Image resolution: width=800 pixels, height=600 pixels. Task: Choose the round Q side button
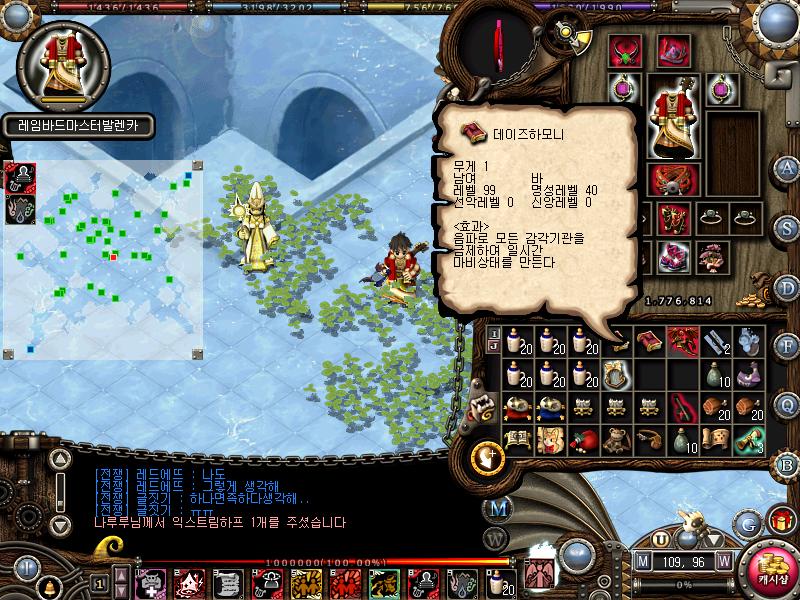(787, 404)
